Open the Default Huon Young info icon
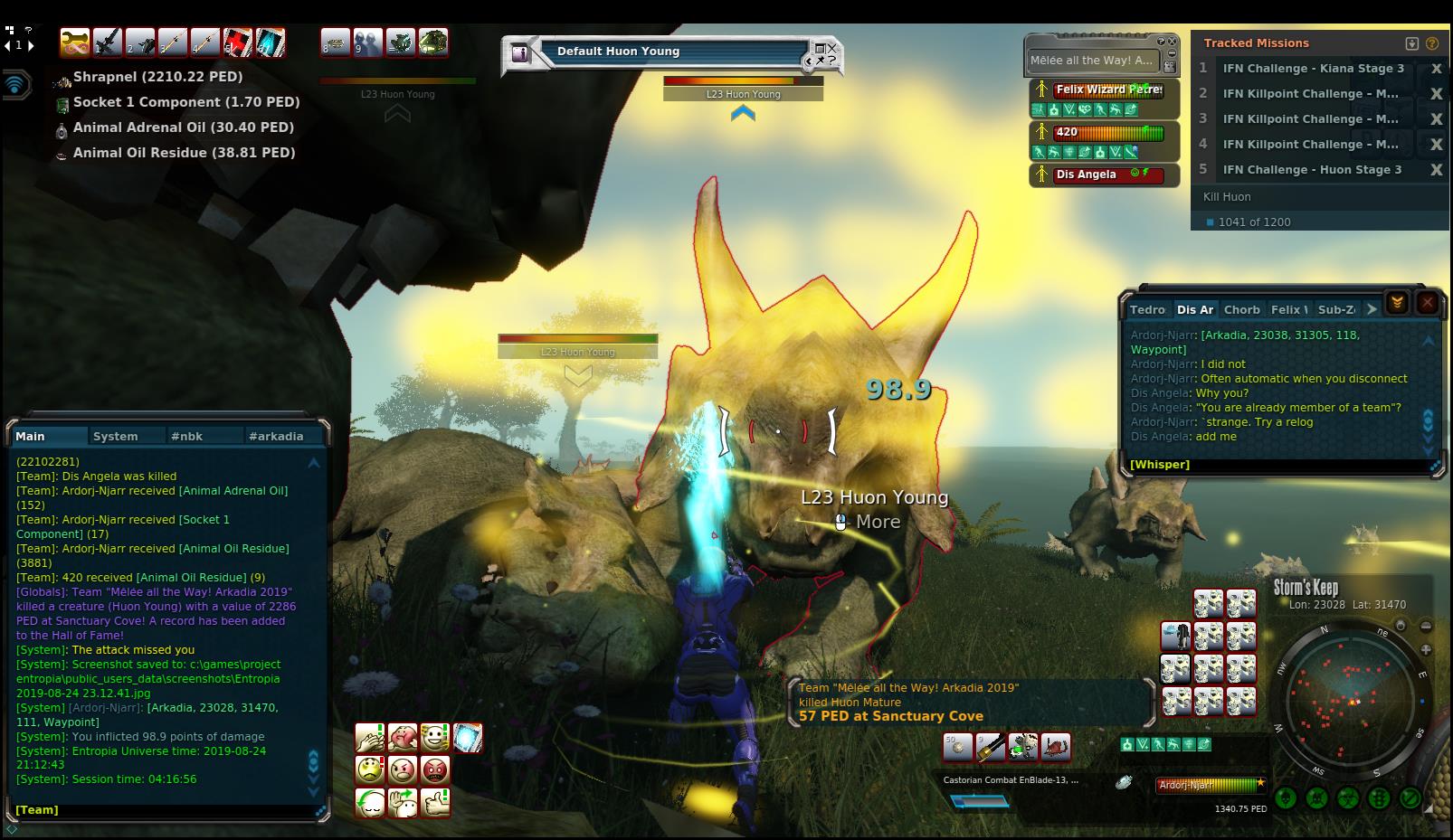1453x840 pixels. (x=520, y=53)
